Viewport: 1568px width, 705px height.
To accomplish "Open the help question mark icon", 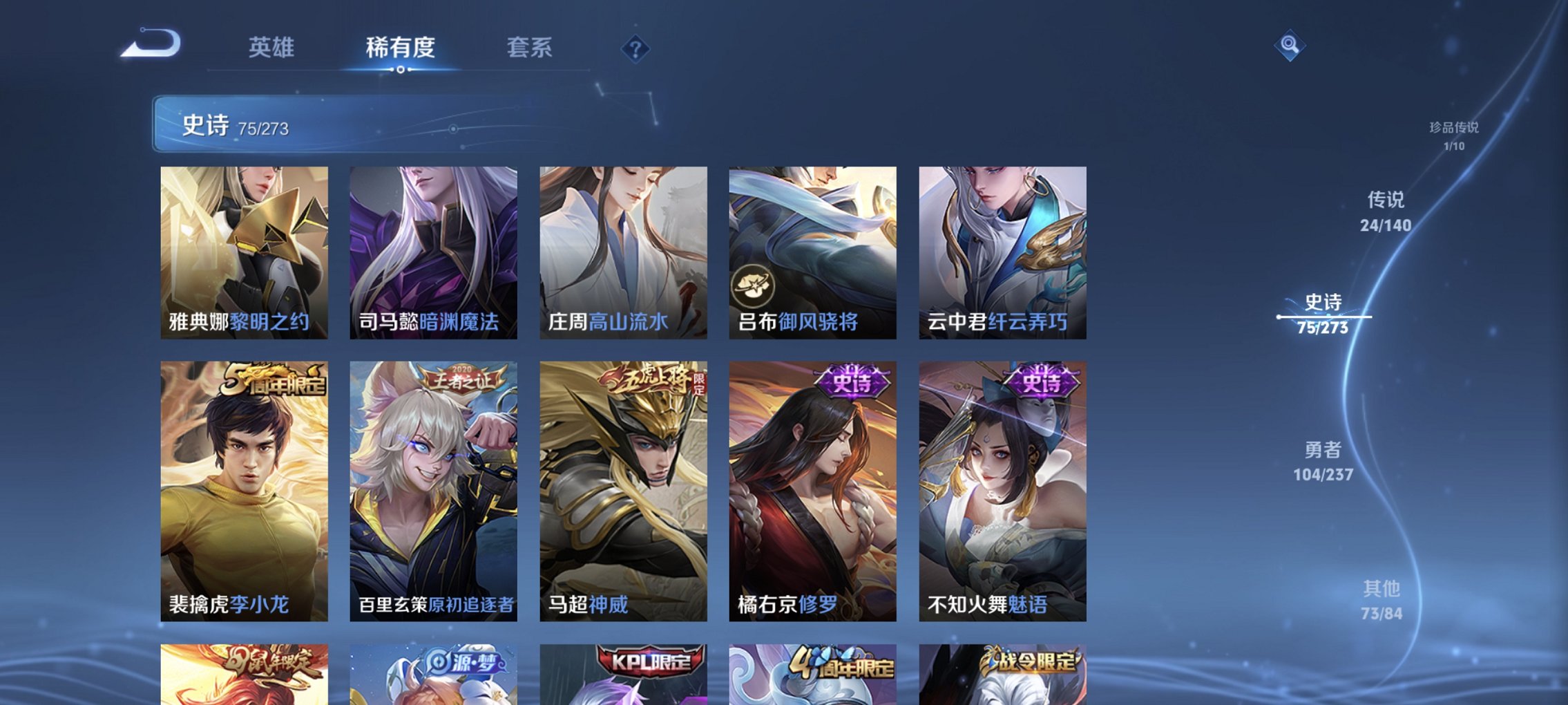I will click(635, 48).
